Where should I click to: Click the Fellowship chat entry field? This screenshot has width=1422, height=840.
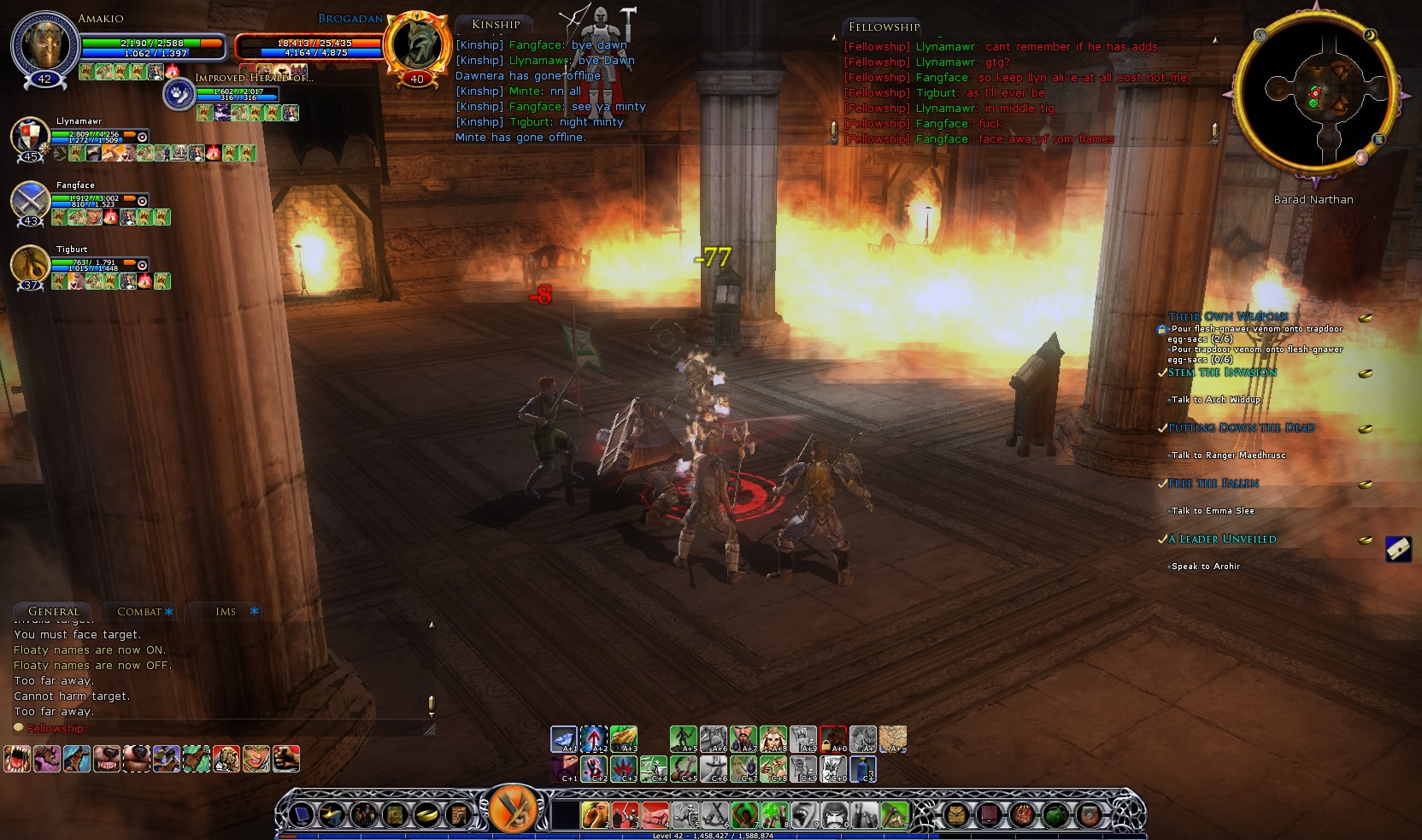coord(222,729)
